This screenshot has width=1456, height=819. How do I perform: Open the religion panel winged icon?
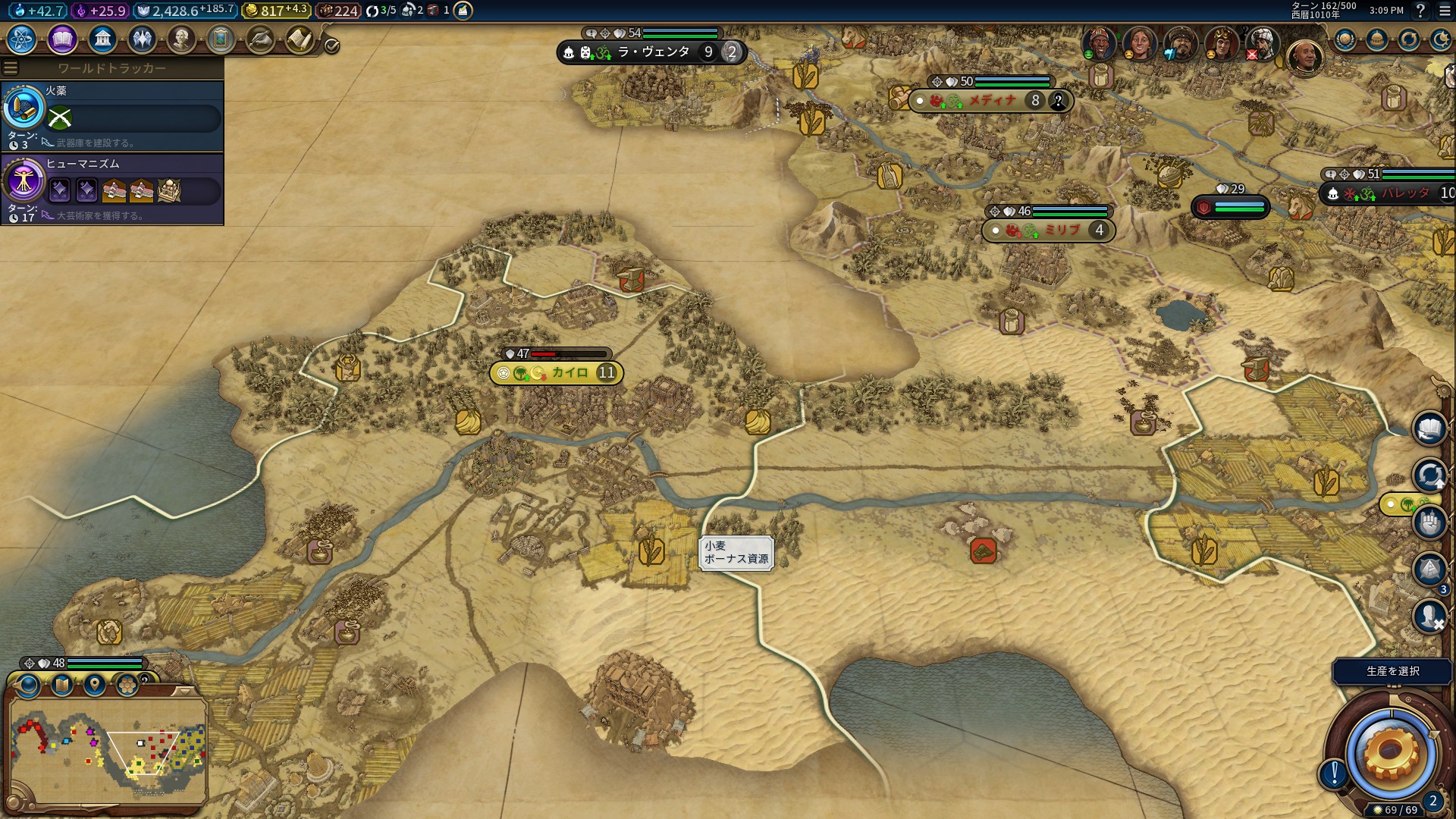coord(142,39)
